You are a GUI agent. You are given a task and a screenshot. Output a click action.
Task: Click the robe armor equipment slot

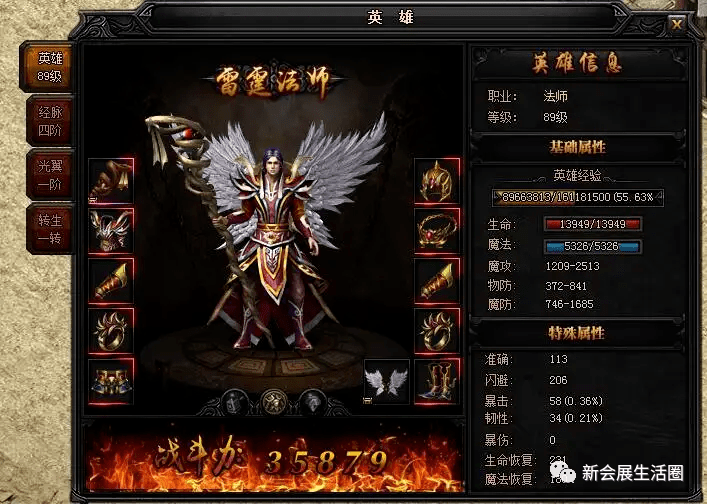[x=111, y=231]
